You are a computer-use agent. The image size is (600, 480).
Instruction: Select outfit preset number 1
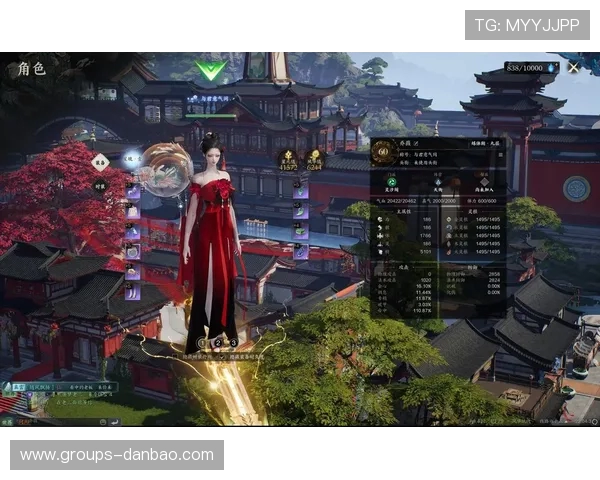click(x=203, y=343)
